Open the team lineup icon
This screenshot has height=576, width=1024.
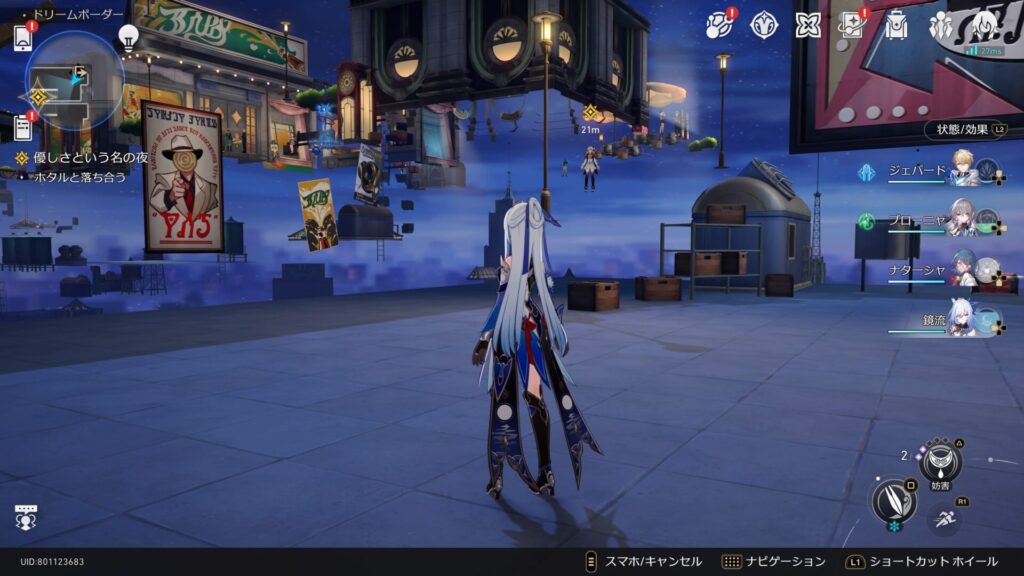(x=940, y=26)
